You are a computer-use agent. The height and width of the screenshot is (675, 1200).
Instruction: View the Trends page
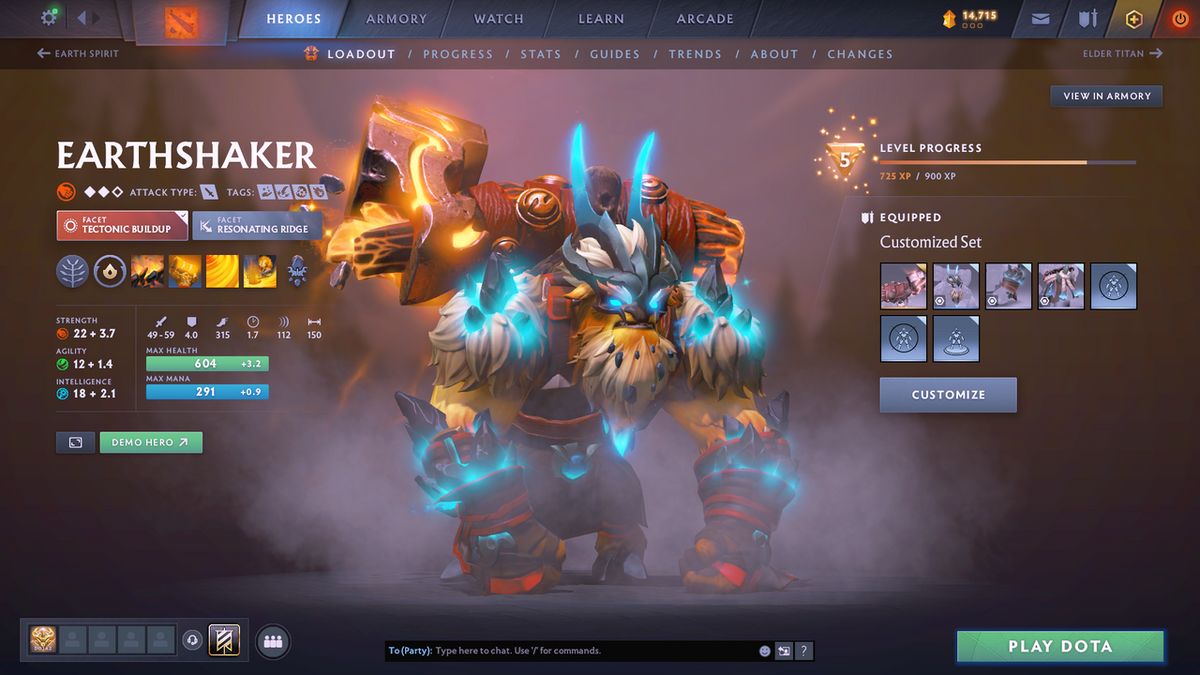[x=694, y=54]
